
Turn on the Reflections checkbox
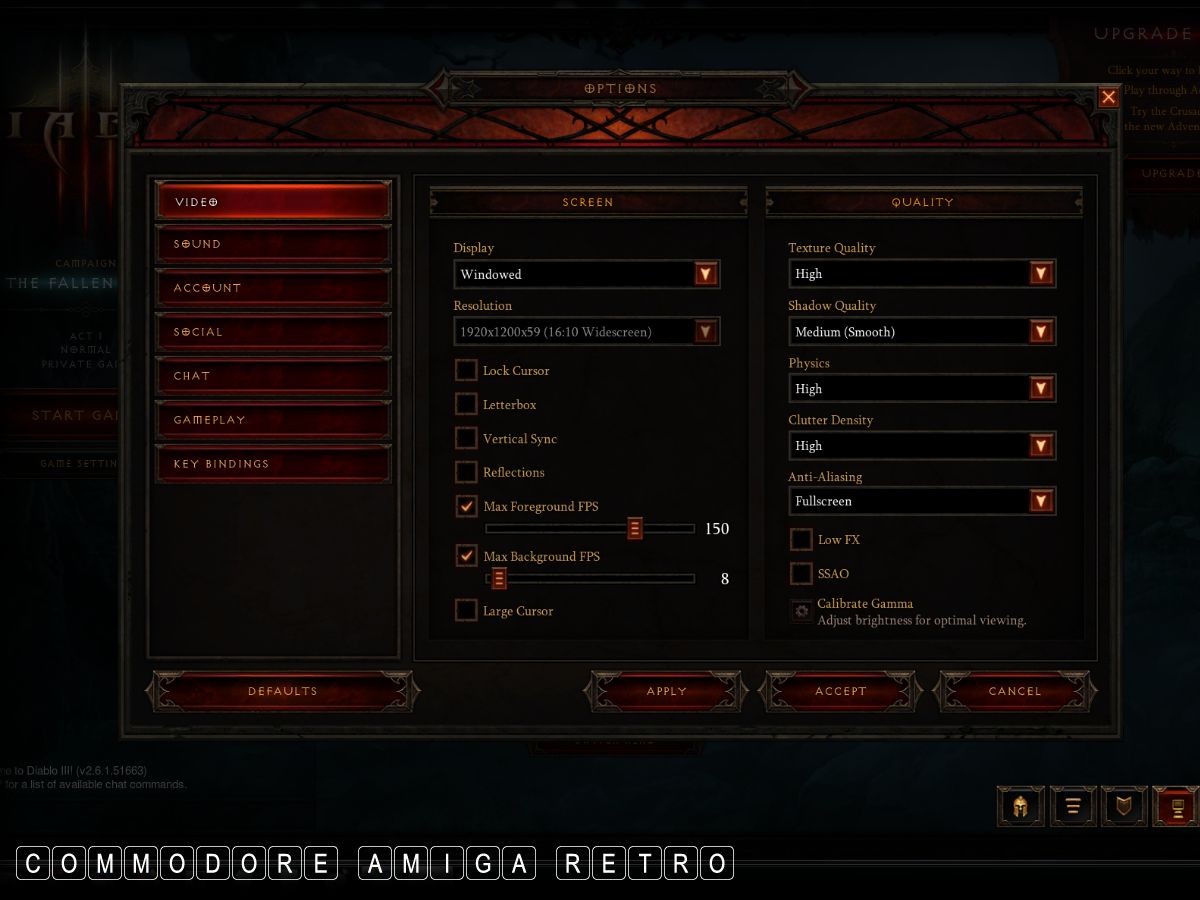[x=466, y=472]
